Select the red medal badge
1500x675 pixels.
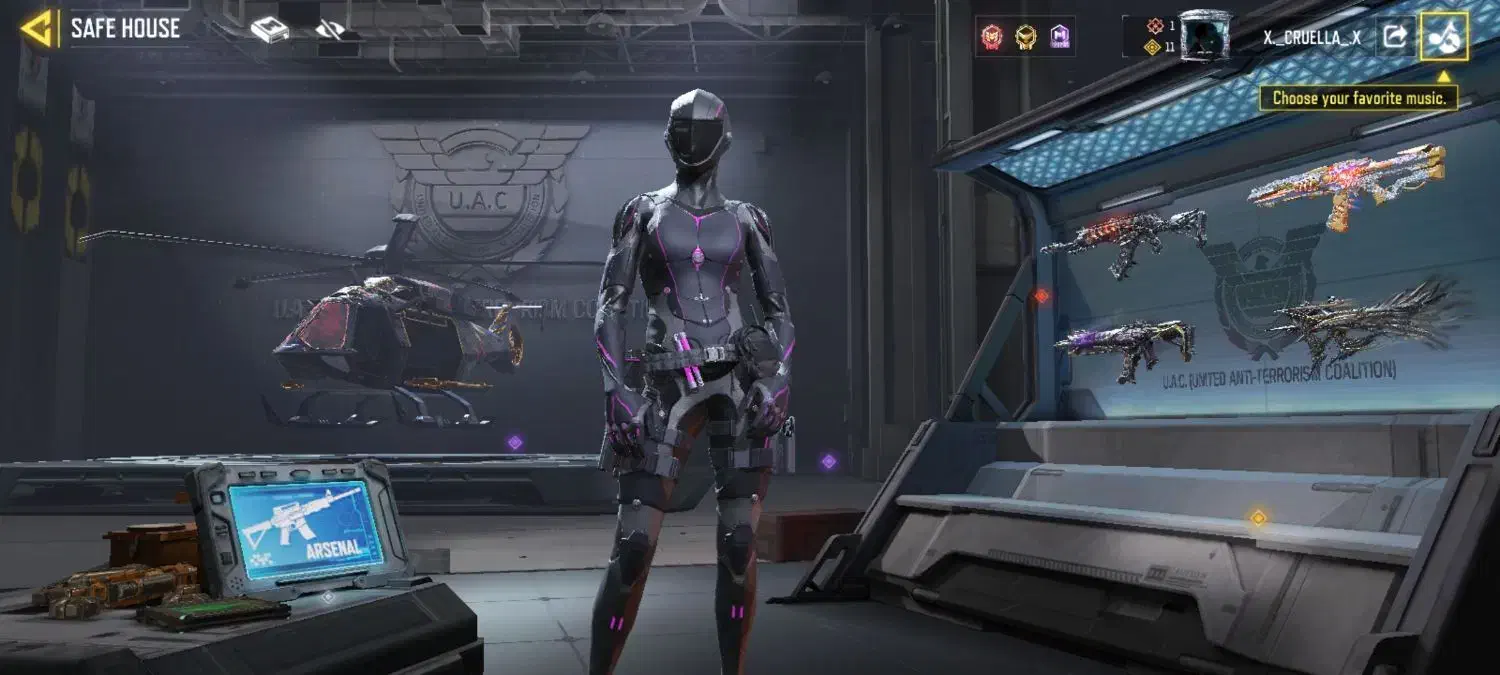(991, 38)
